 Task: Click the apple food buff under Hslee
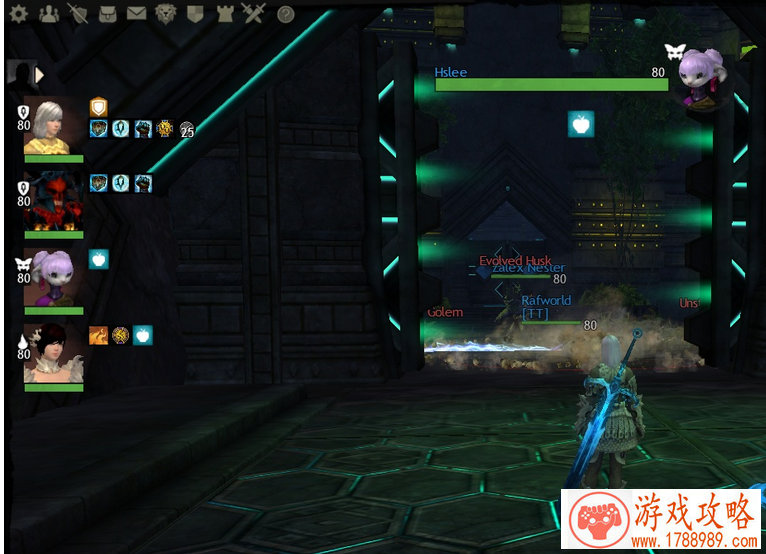(580, 124)
